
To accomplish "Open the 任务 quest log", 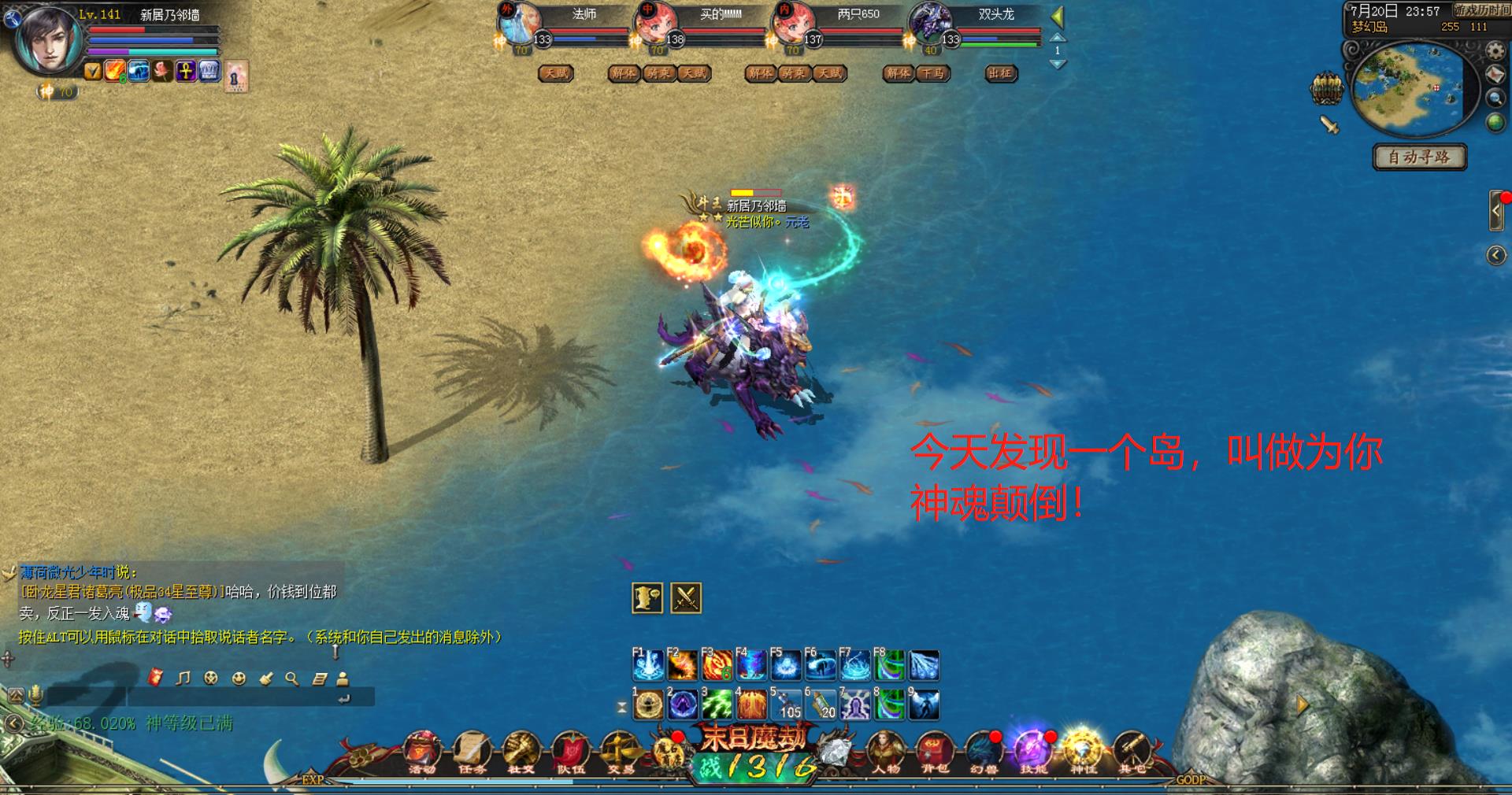I will (472, 750).
